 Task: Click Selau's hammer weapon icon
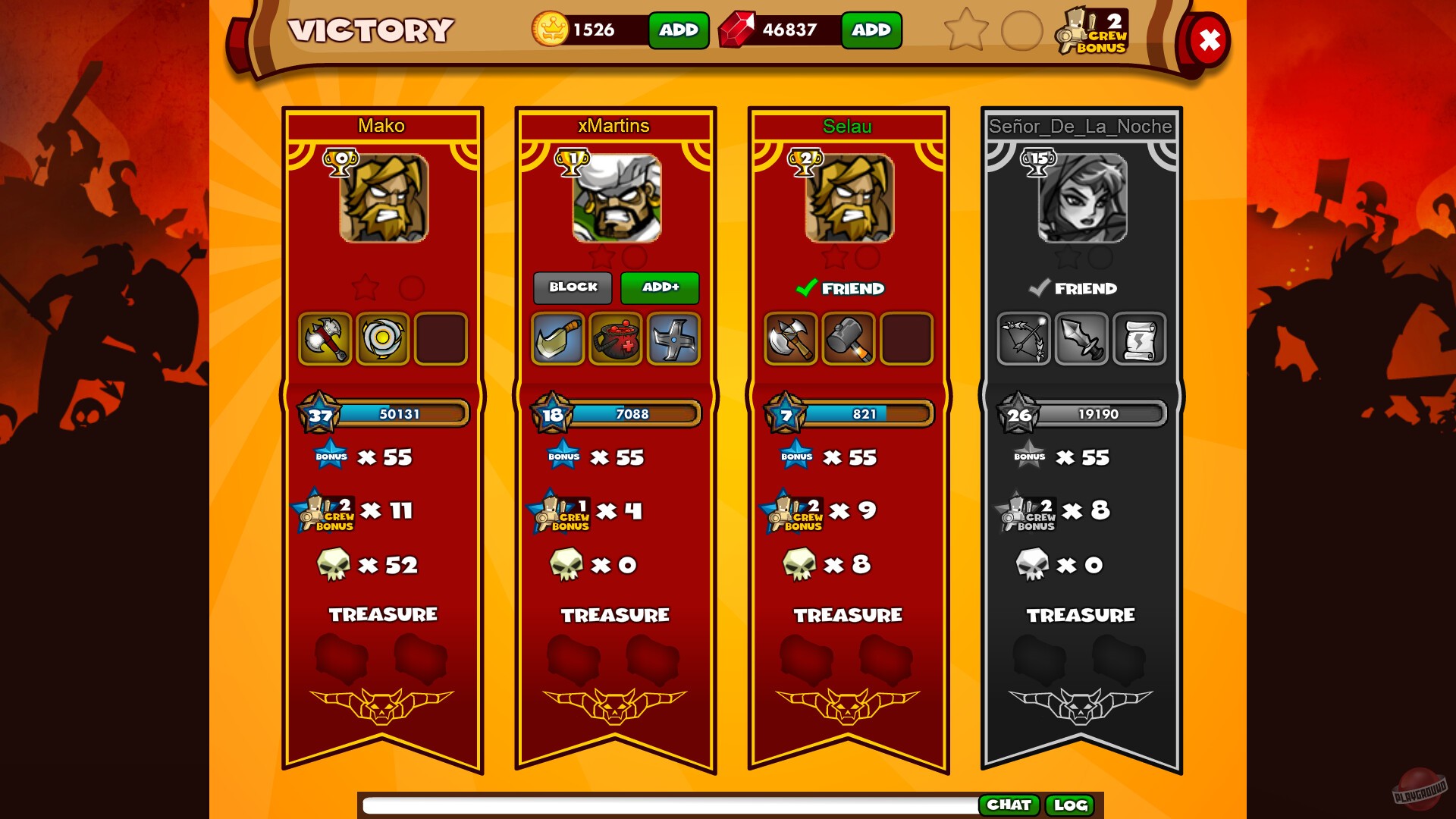(x=849, y=339)
